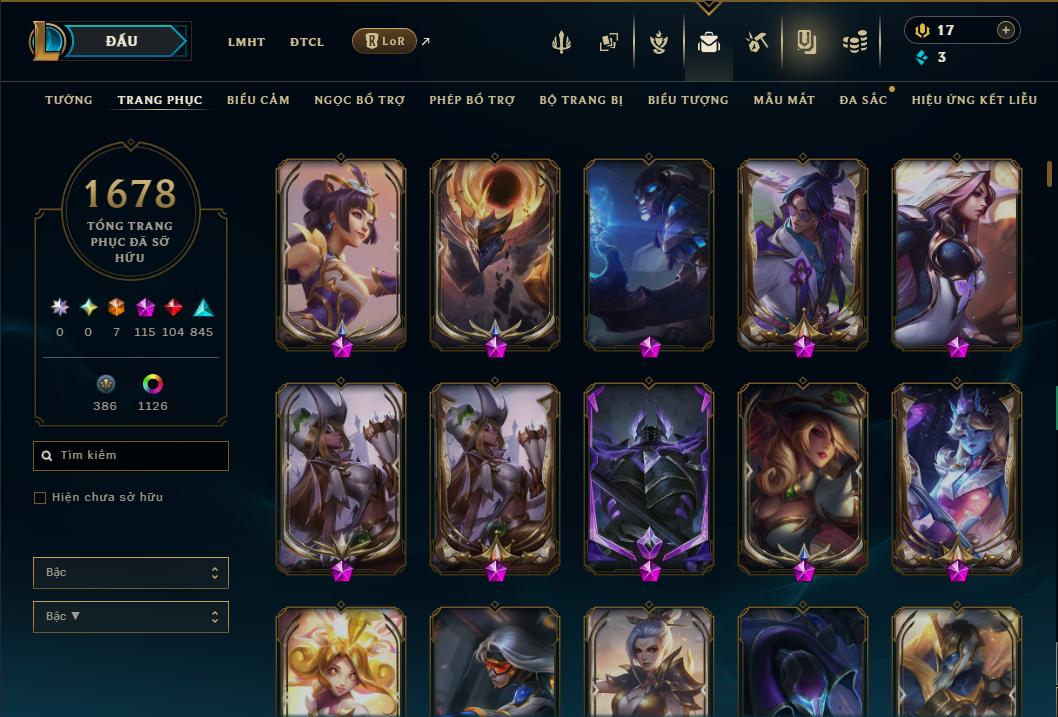Toggle the Hiện chưa sở hữu checkbox
Screen dimensions: 1058x717
[40, 498]
